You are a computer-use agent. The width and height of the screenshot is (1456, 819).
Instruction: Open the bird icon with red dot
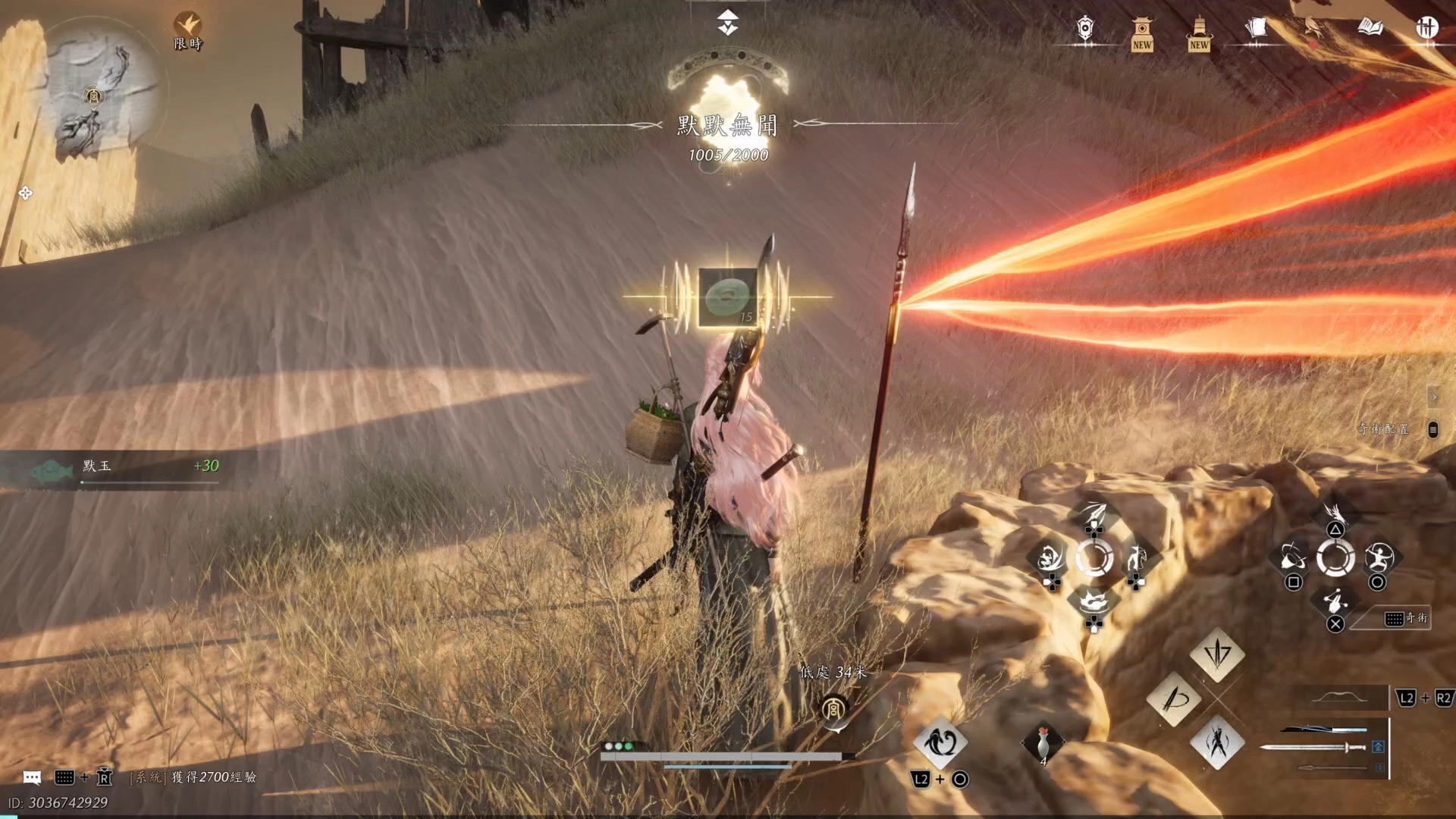[1313, 30]
